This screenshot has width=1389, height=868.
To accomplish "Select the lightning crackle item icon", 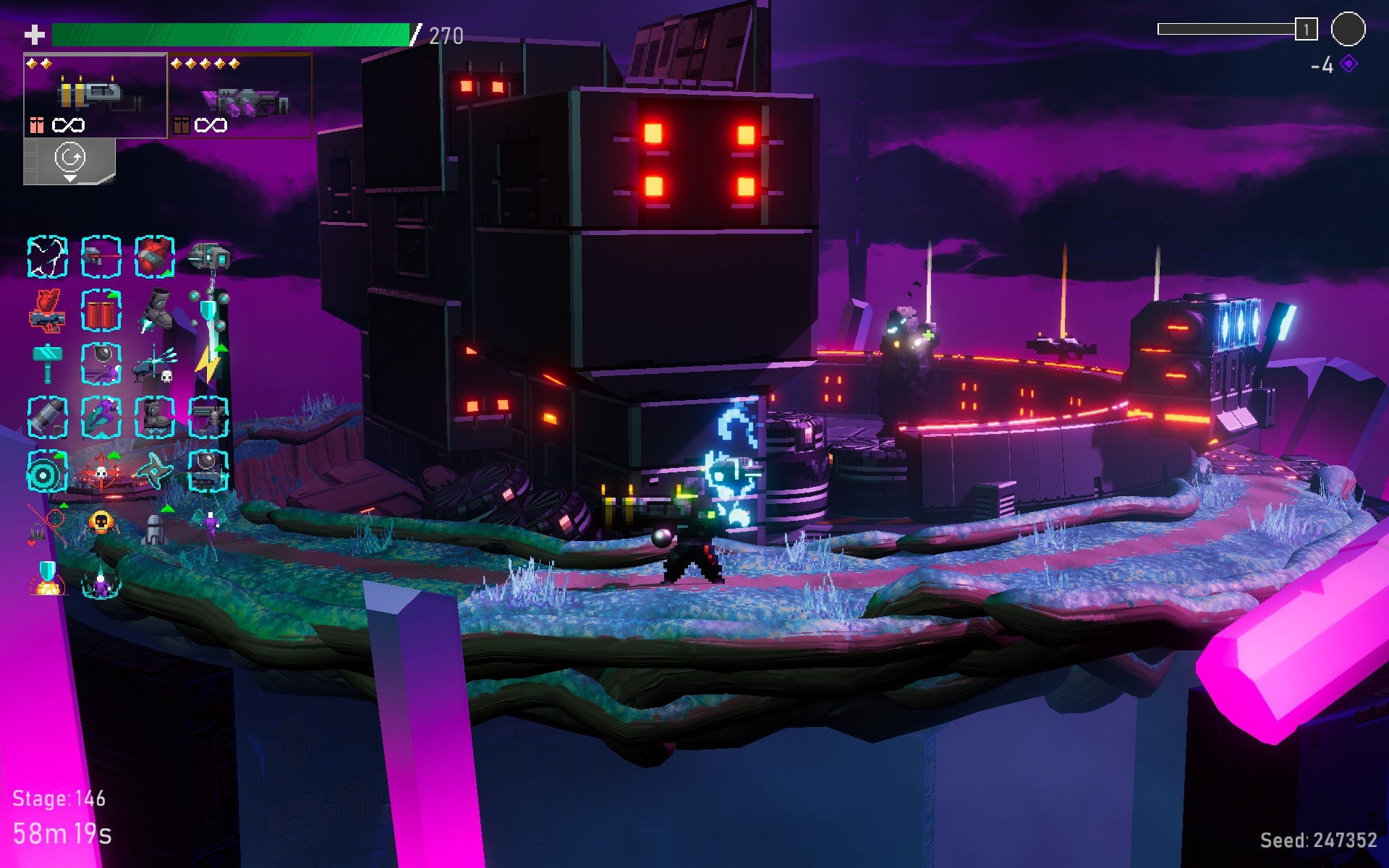I will click(48, 256).
